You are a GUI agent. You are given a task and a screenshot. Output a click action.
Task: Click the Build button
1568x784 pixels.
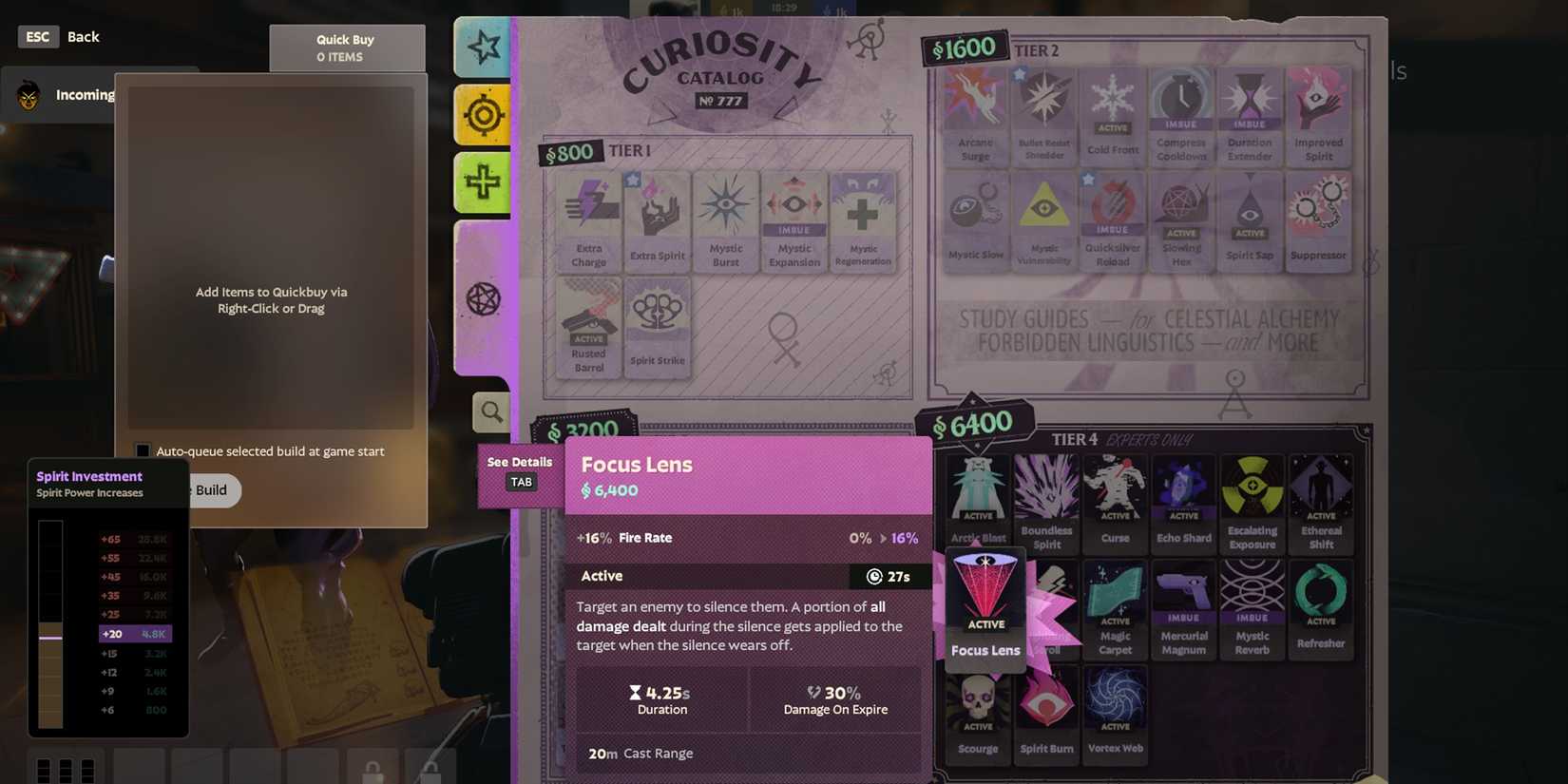tap(211, 490)
